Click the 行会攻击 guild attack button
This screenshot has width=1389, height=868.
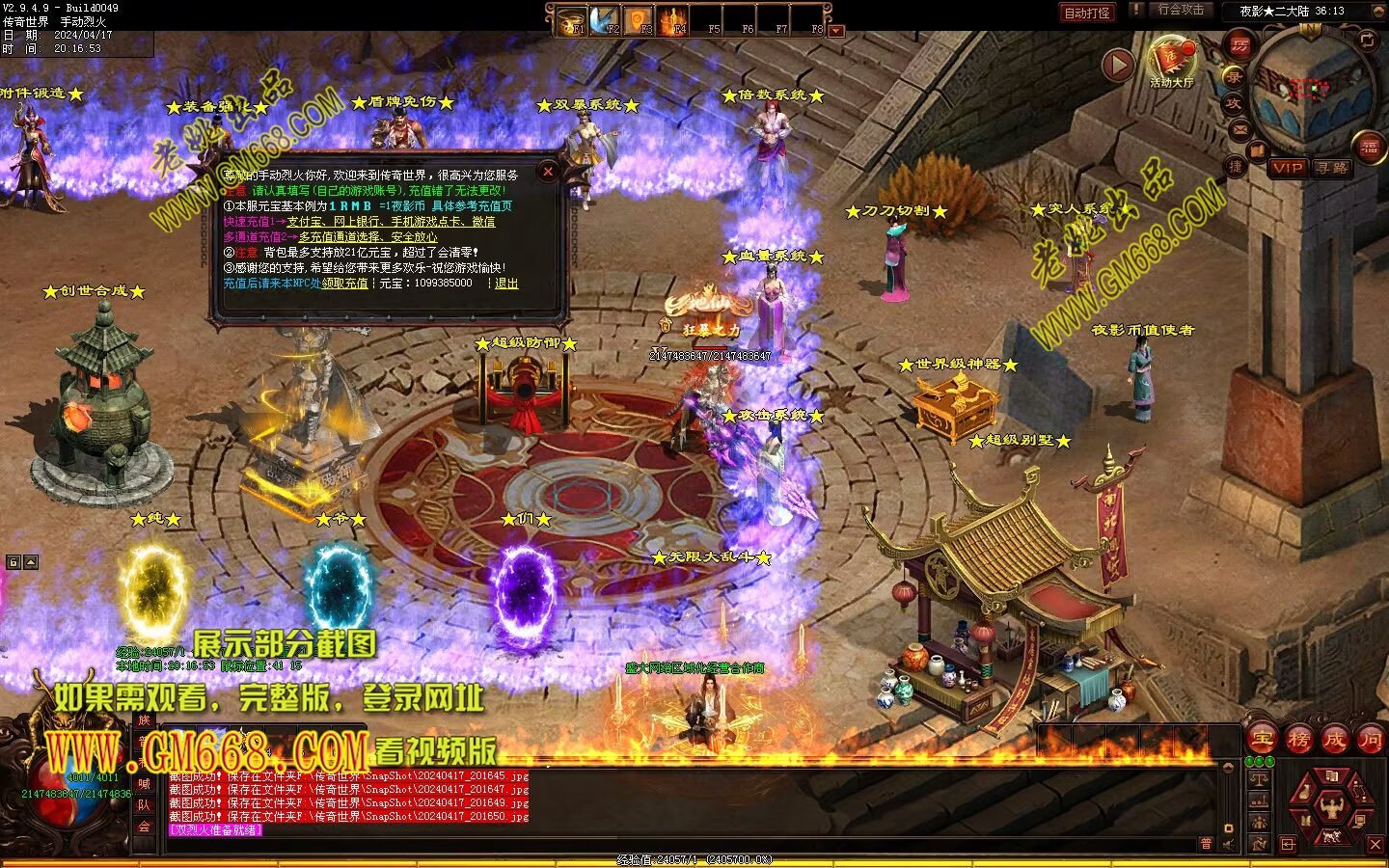tap(1181, 11)
